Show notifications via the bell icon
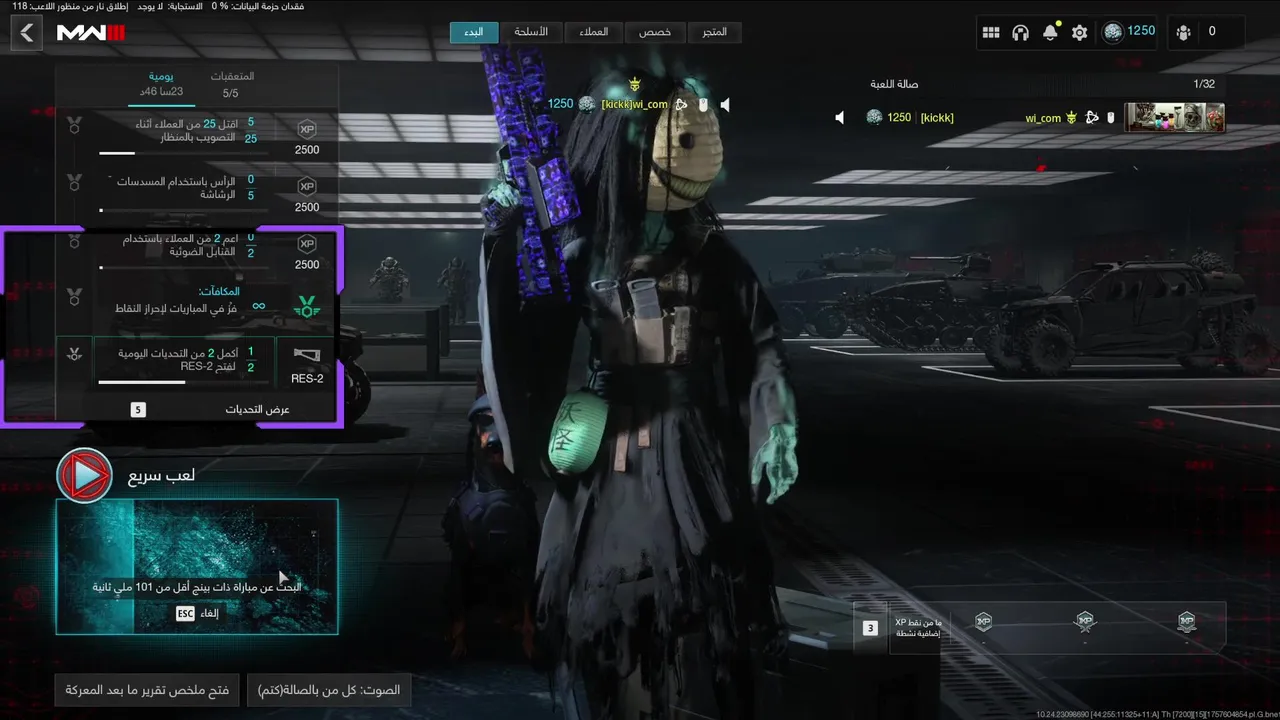 pos(1050,32)
